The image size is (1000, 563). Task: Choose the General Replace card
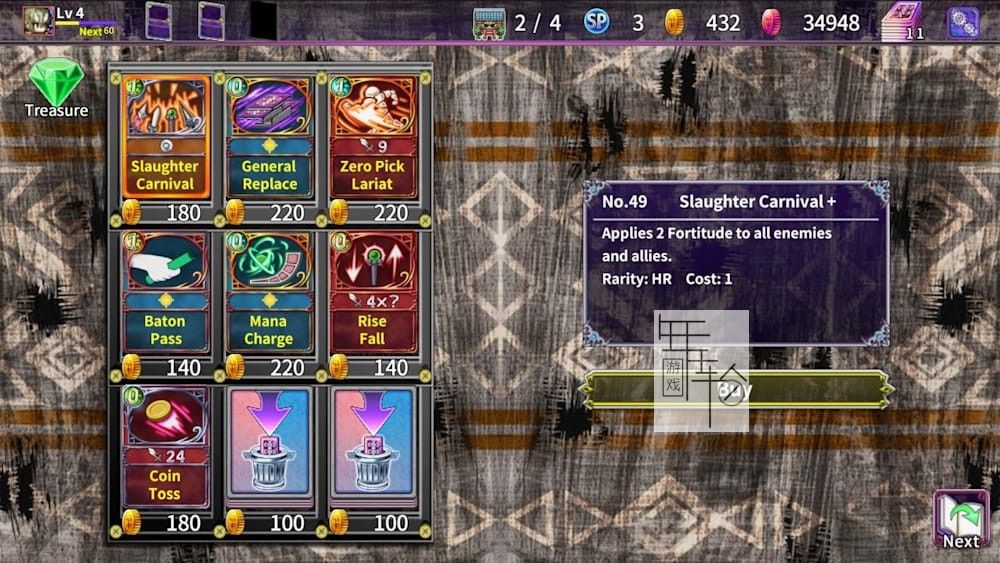(x=269, y=137)
